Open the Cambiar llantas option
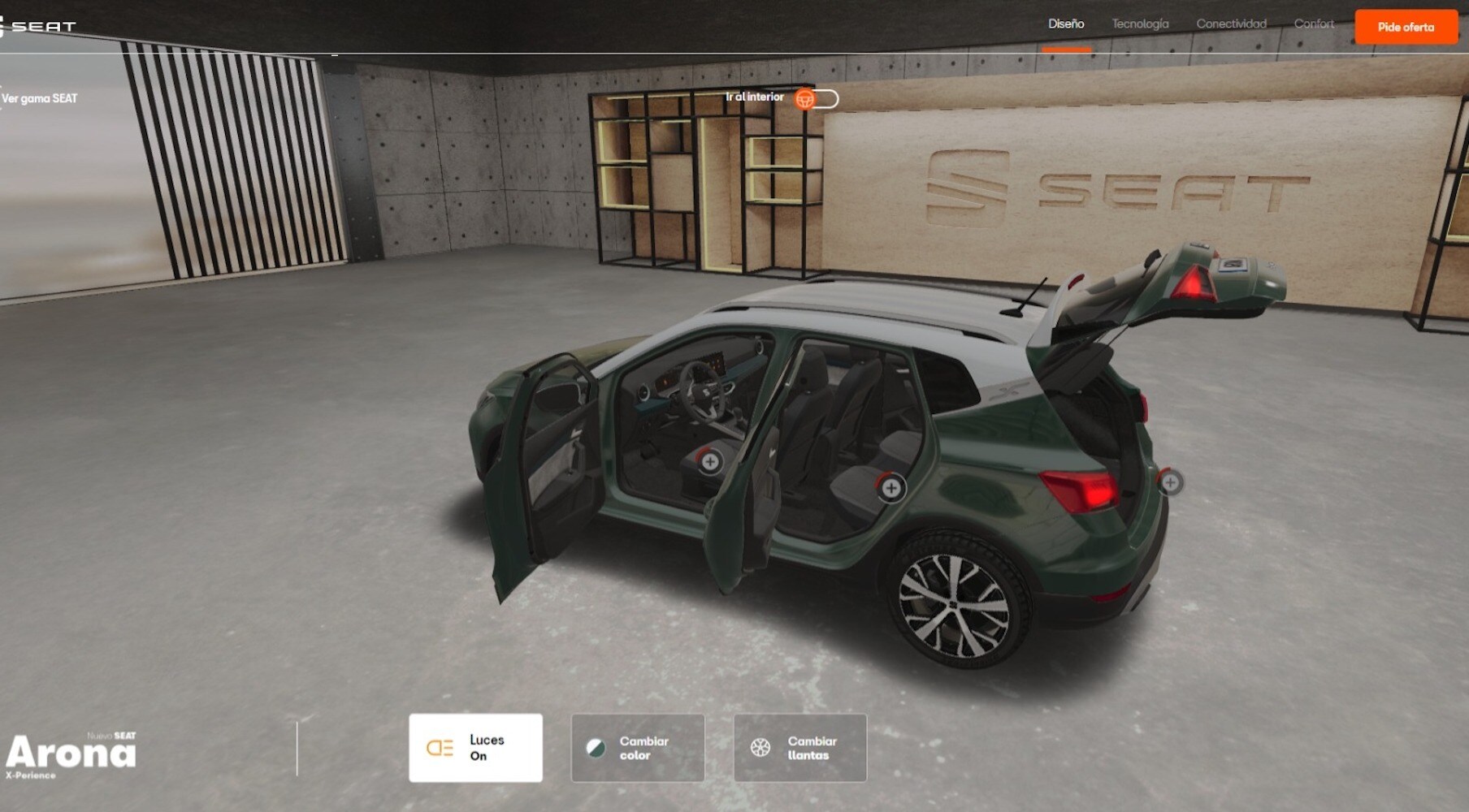The image size is (1469, 812). (800, 748)
